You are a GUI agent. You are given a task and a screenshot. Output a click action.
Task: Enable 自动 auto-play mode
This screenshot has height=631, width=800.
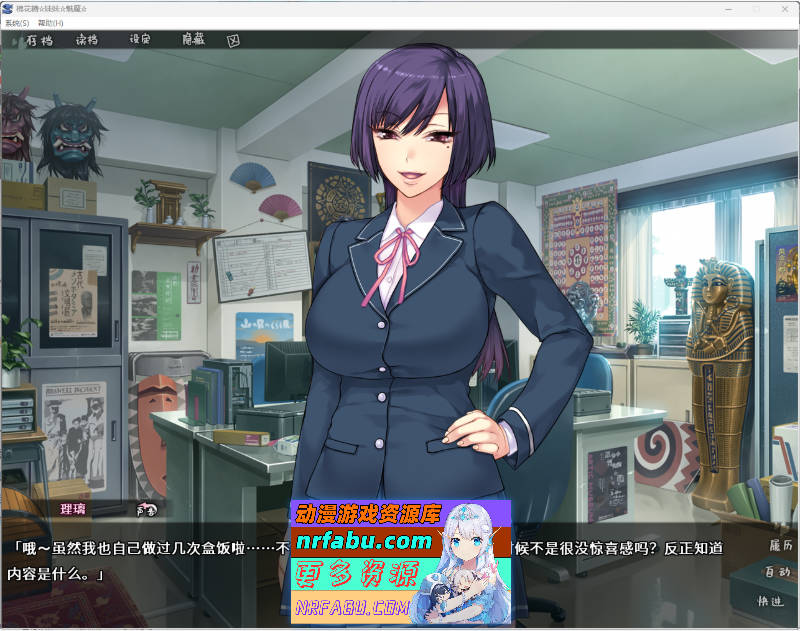point(777,573)
